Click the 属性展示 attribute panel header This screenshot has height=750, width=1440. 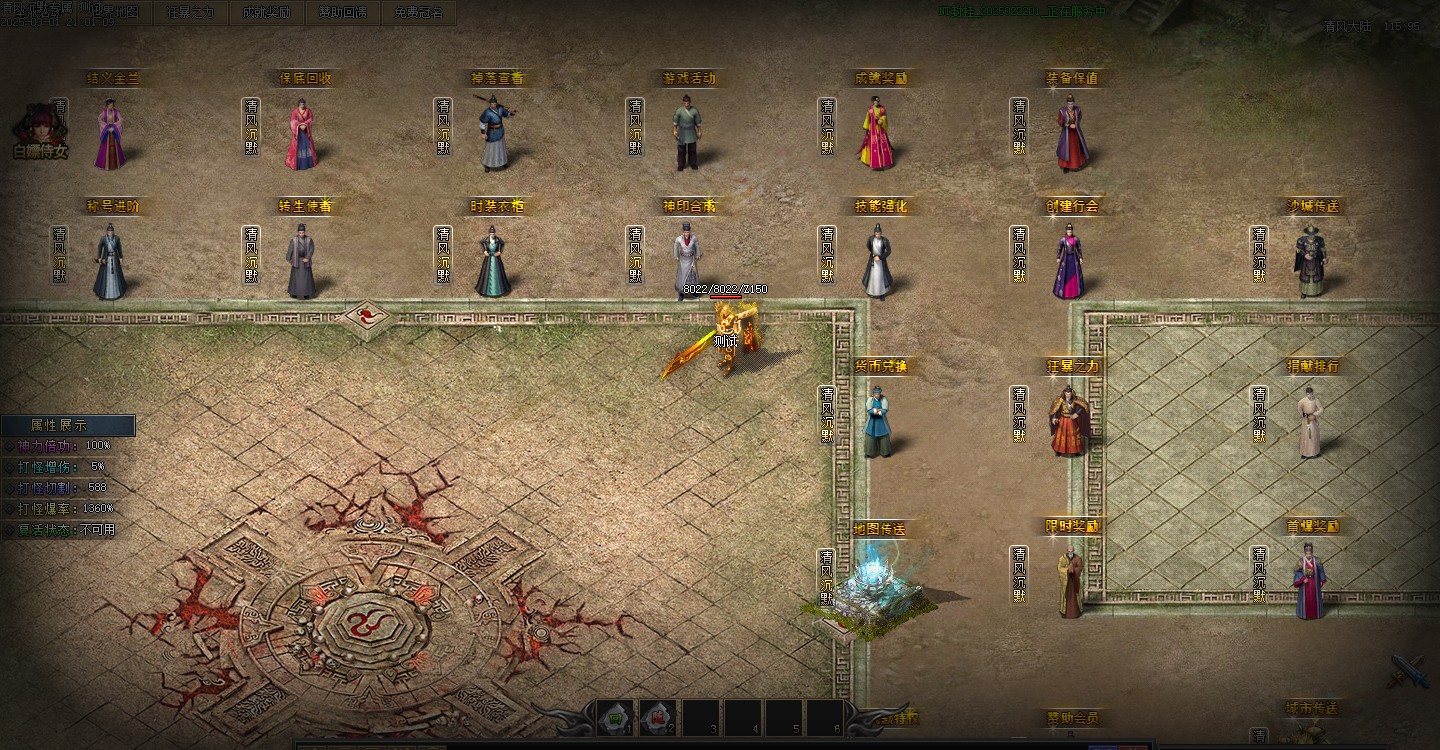coord(67,425)
